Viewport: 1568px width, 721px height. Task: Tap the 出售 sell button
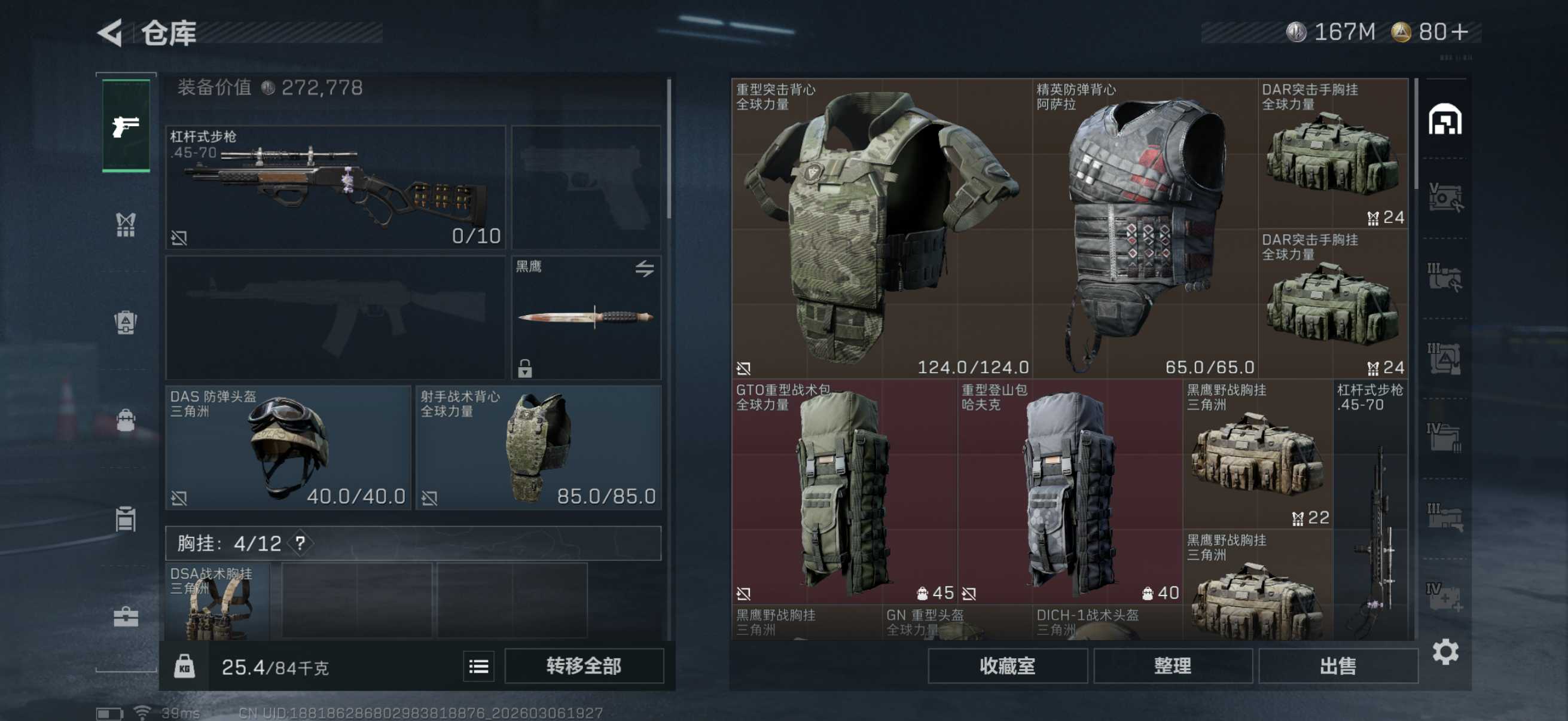[x=1337, y=666]
